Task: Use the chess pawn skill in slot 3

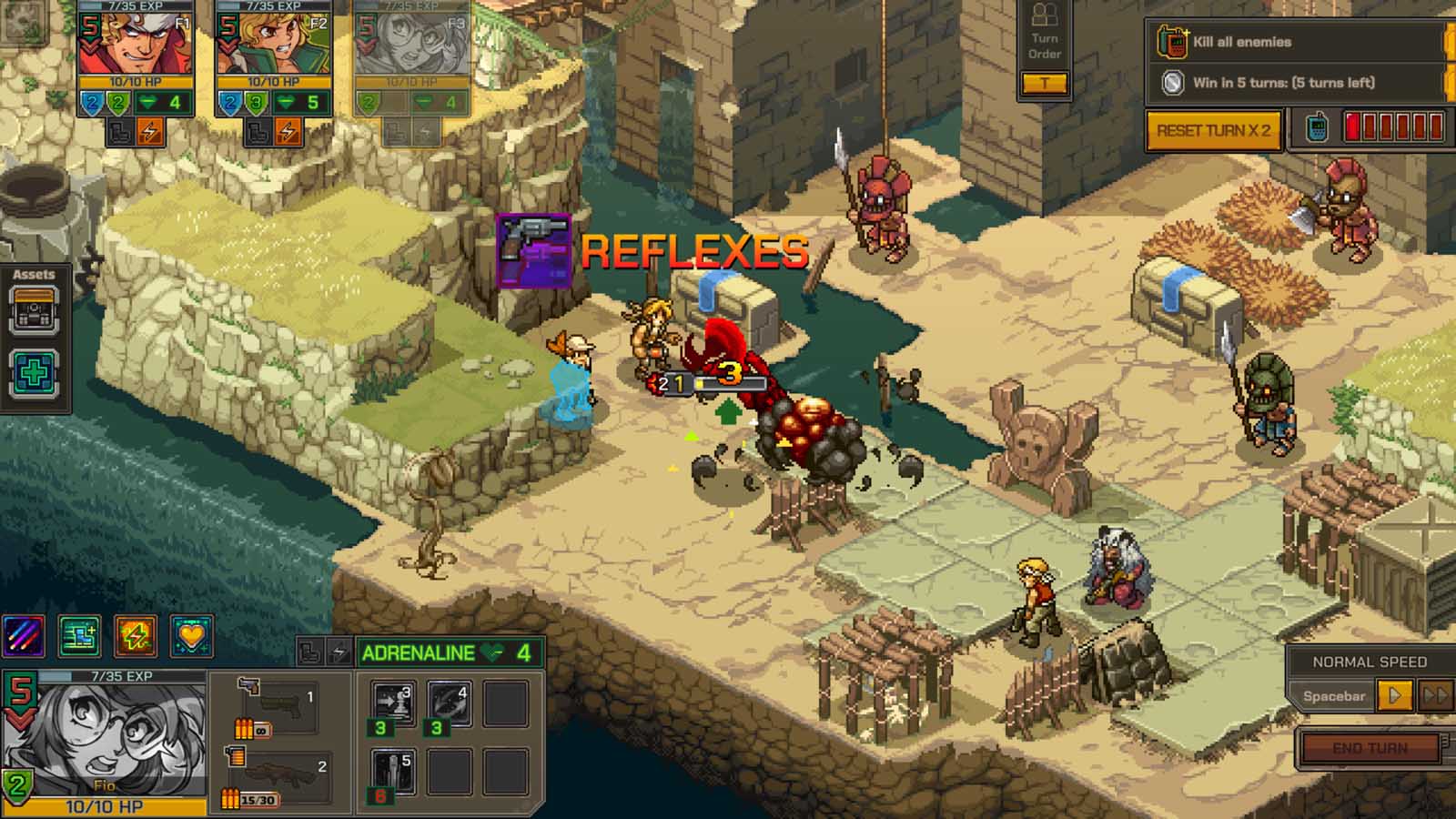Action: point(394,703)
